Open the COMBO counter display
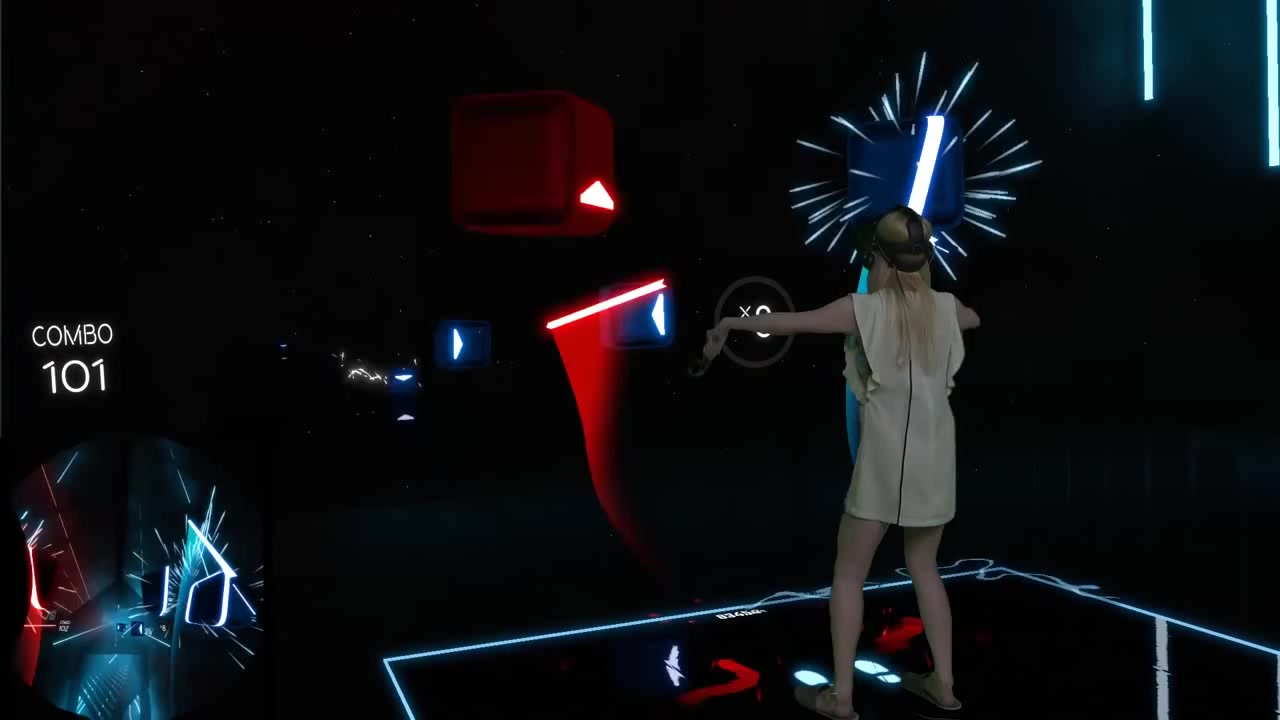The image size is (1280, 720). point(72,358)
